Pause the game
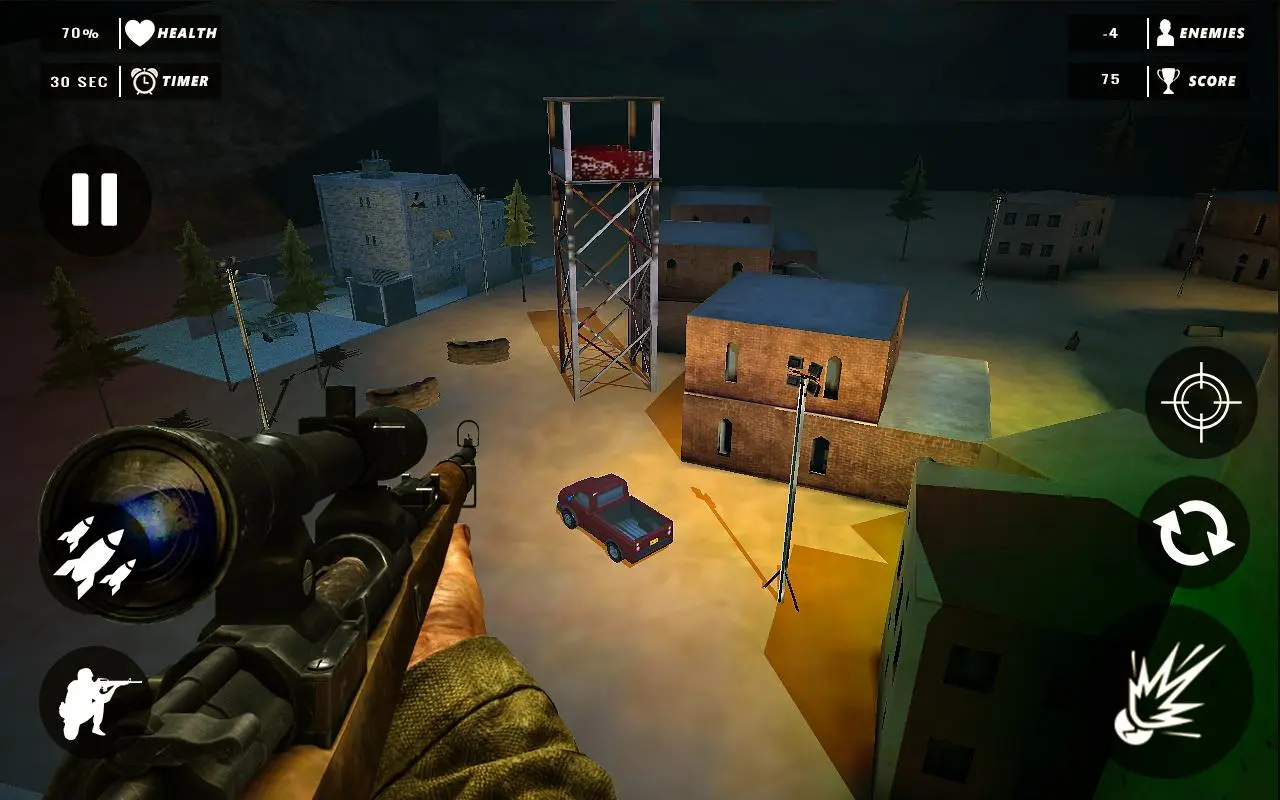Viewport: 1280px width, 800px height. tap(95, 200)
